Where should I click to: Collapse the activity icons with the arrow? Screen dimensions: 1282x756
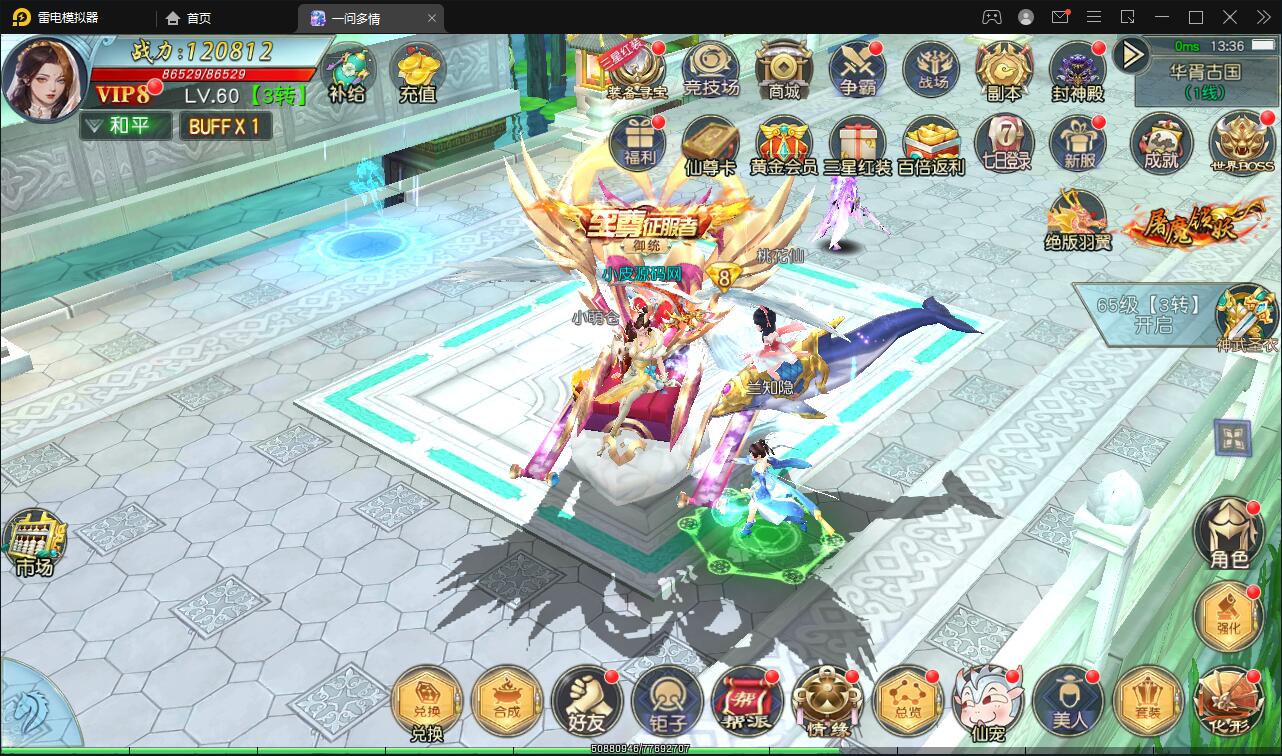point(1129,55)
